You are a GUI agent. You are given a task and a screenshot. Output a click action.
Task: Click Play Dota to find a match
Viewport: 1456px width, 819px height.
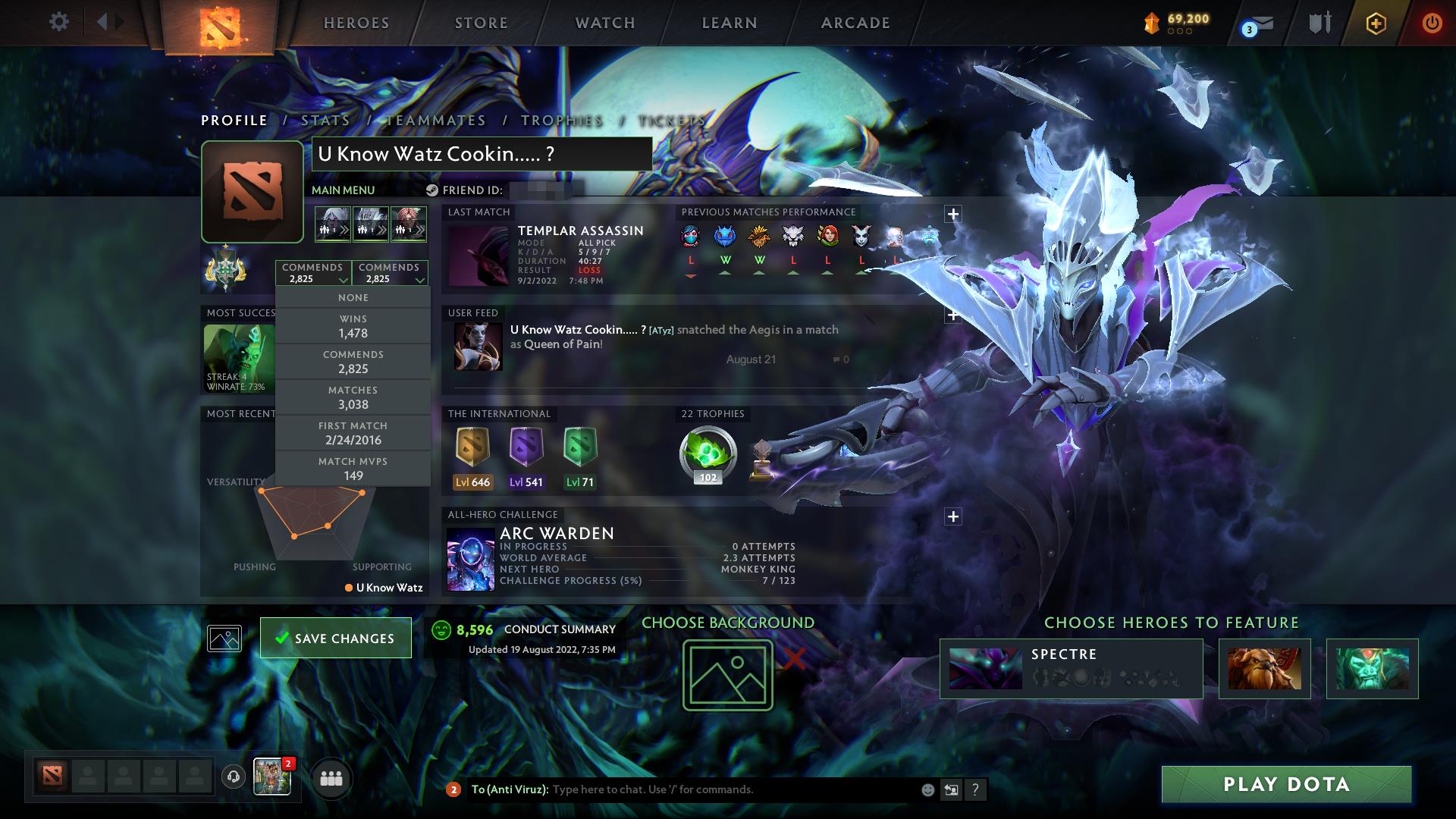(1286, 784)
